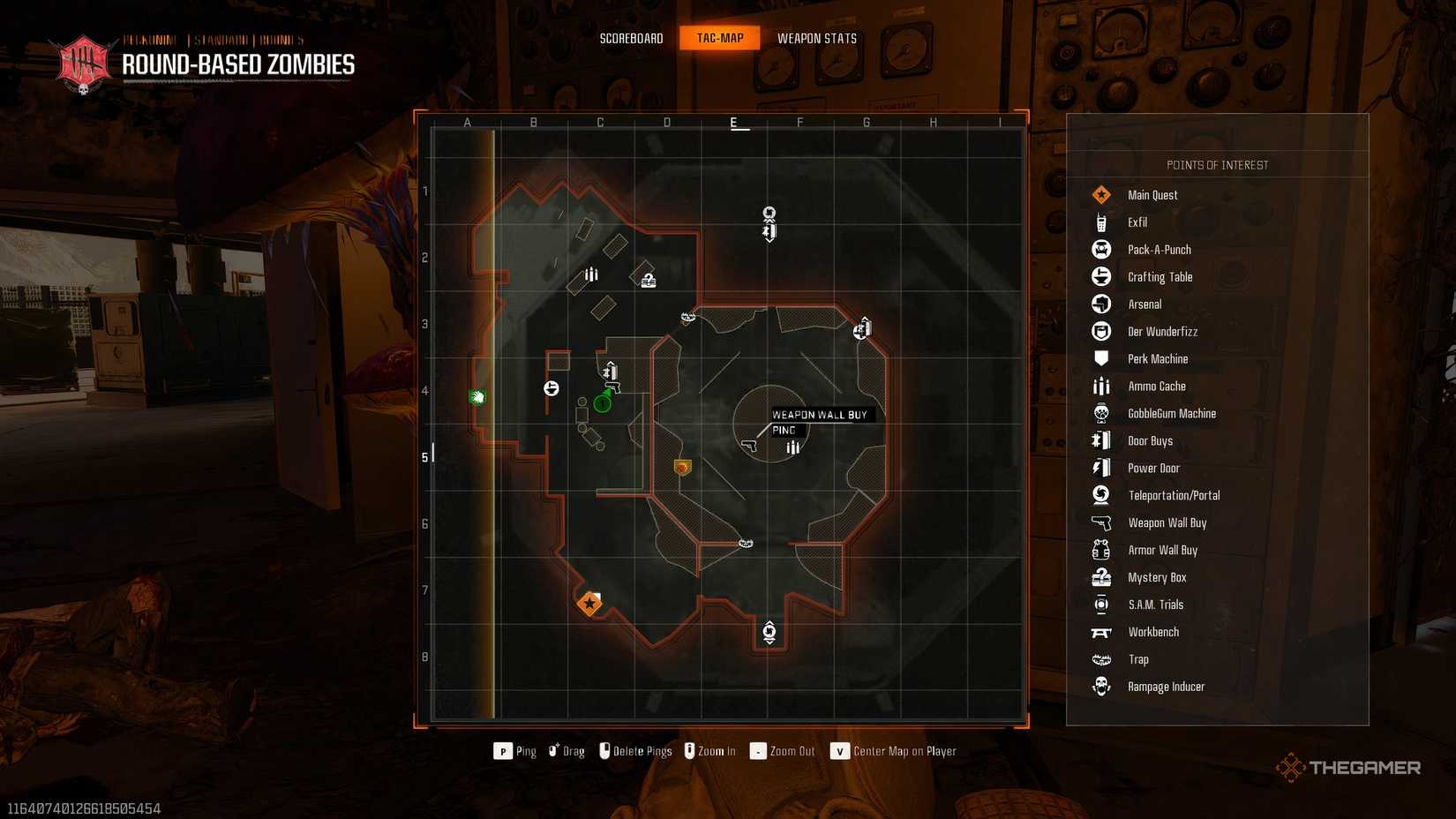
Task: Select the Exfil legend entry
Action: click(1137, 222)
